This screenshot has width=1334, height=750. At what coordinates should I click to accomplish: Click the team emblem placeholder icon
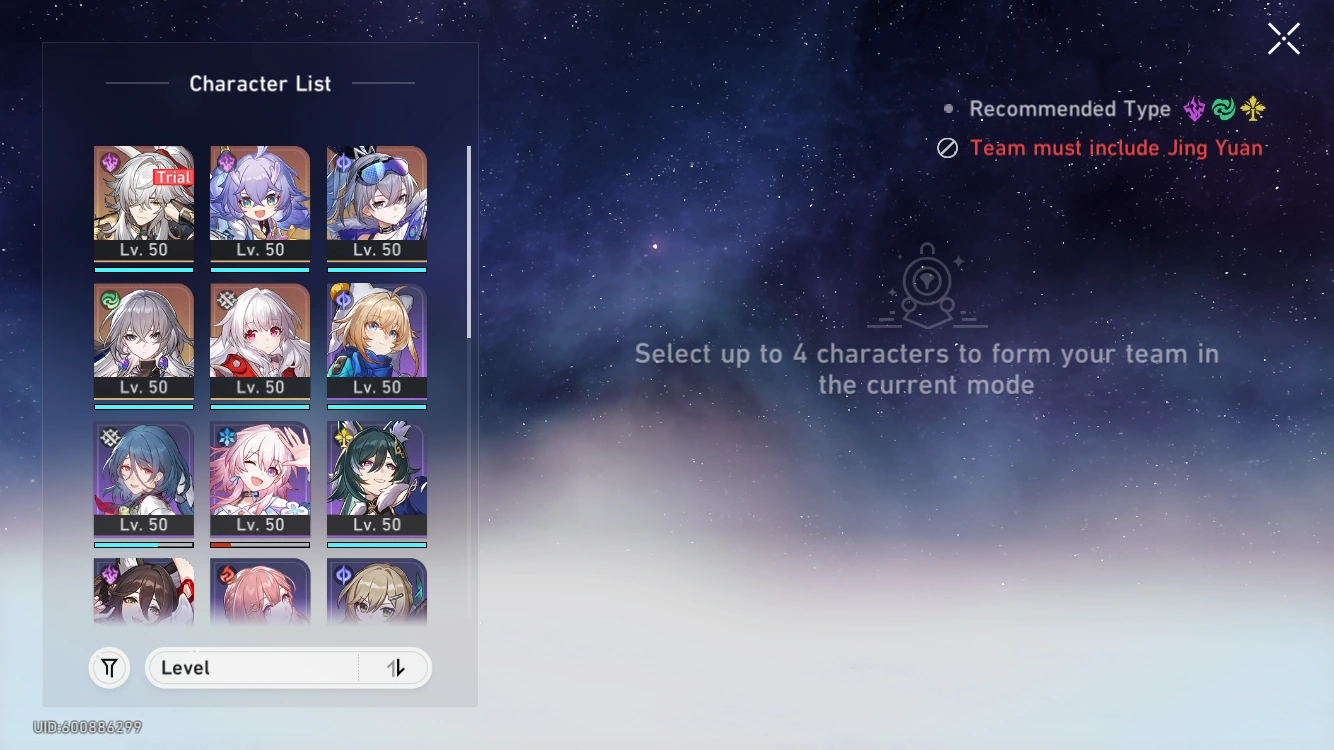[928, 287]
